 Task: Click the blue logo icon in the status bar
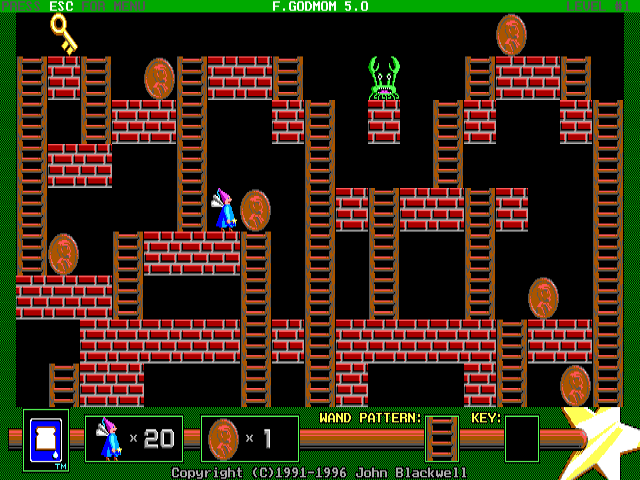tap(46, 440)
